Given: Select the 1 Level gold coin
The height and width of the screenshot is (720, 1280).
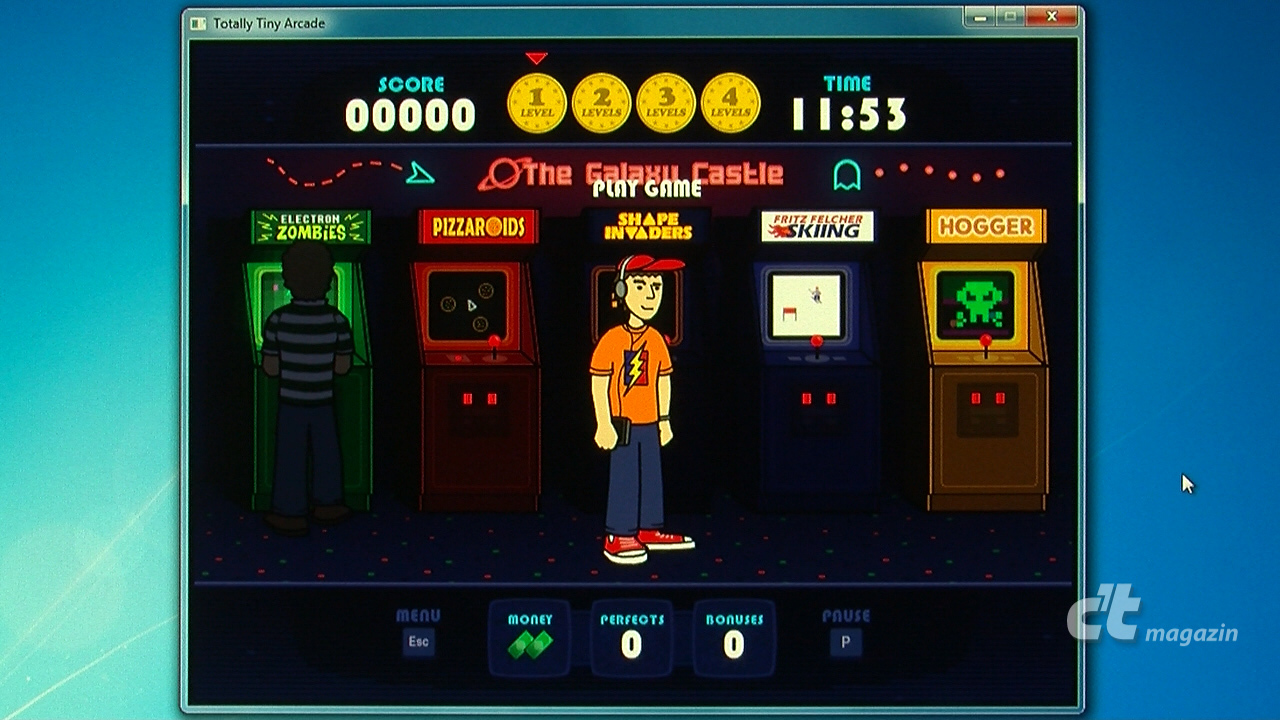Looking at the screenshot, I should tap(537, 104).
